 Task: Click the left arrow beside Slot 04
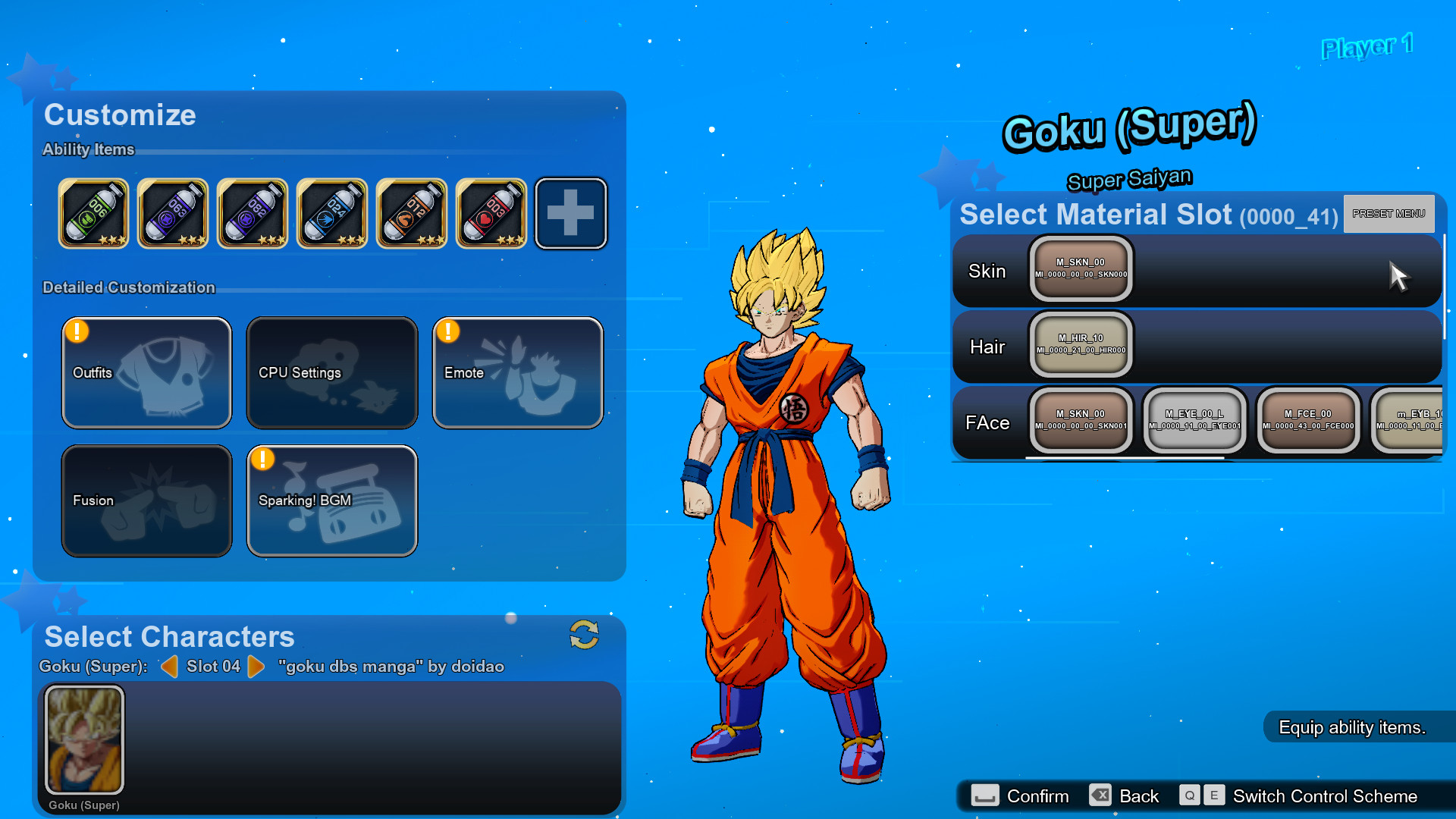click(170, 667)
